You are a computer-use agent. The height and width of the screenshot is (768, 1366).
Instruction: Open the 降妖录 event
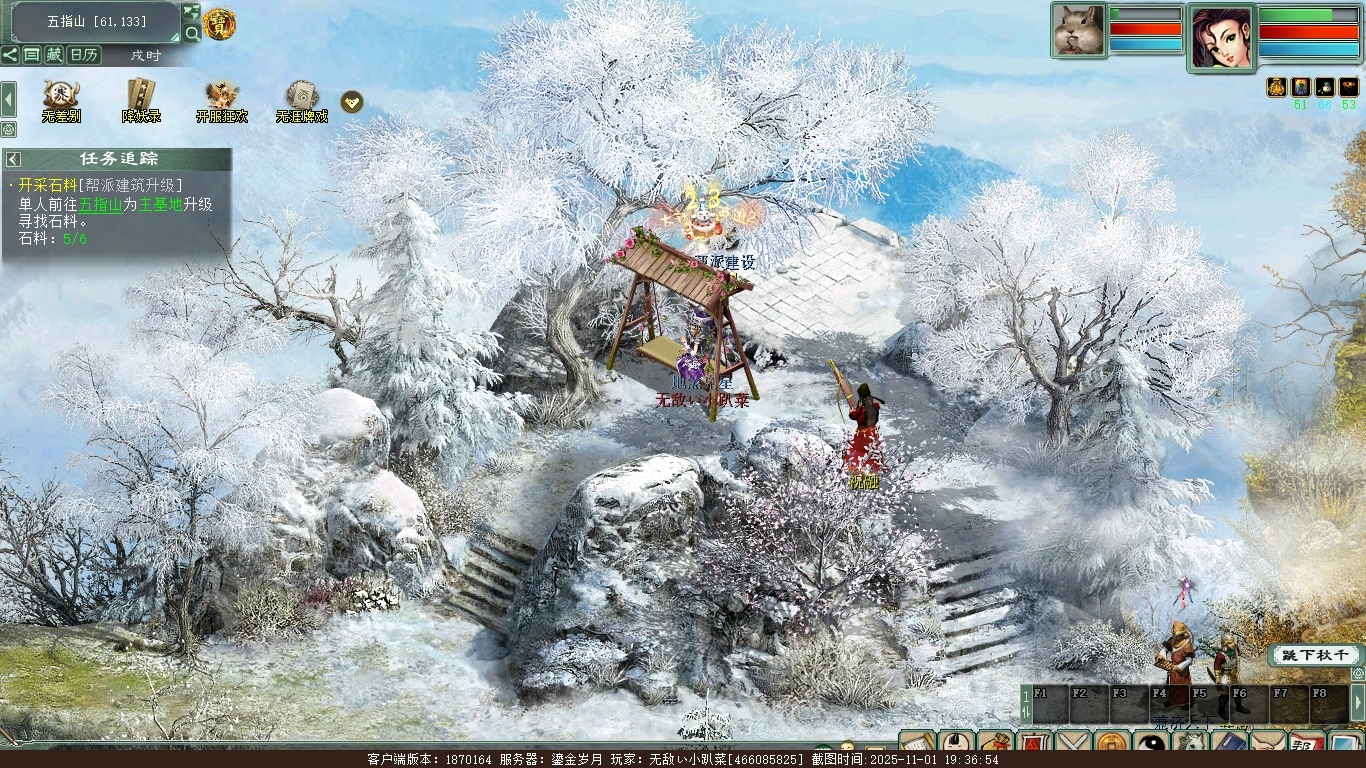(x=141, y=101)
